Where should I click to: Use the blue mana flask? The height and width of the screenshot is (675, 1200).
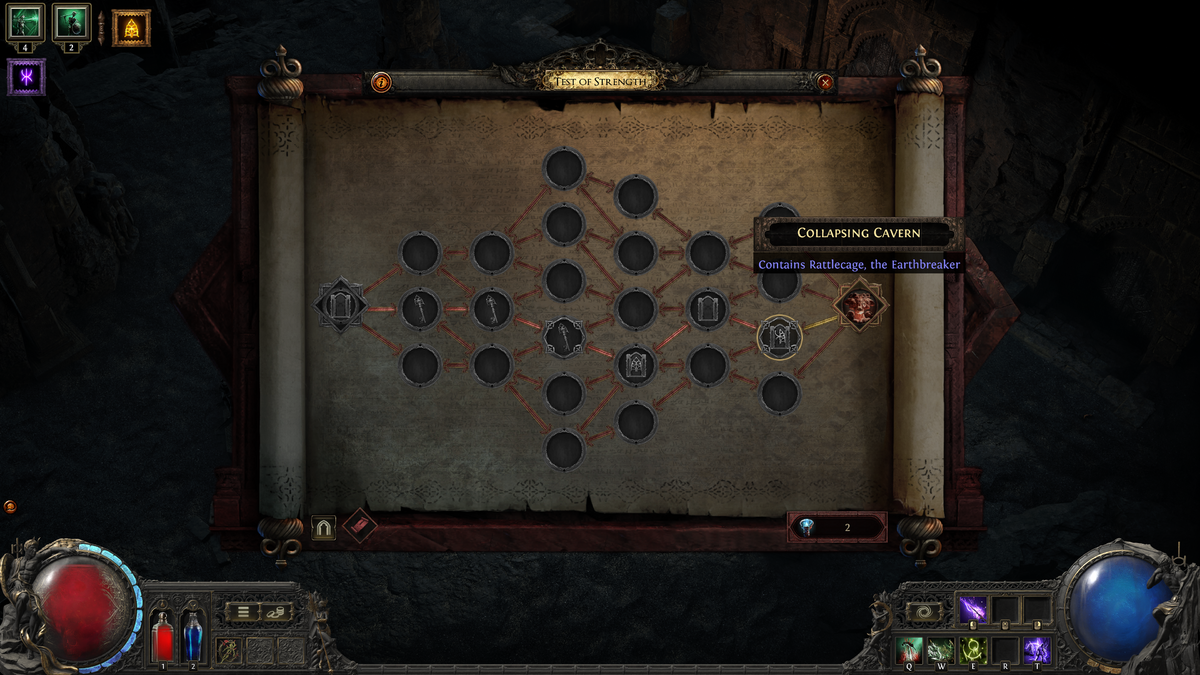(x=191, y=636)
